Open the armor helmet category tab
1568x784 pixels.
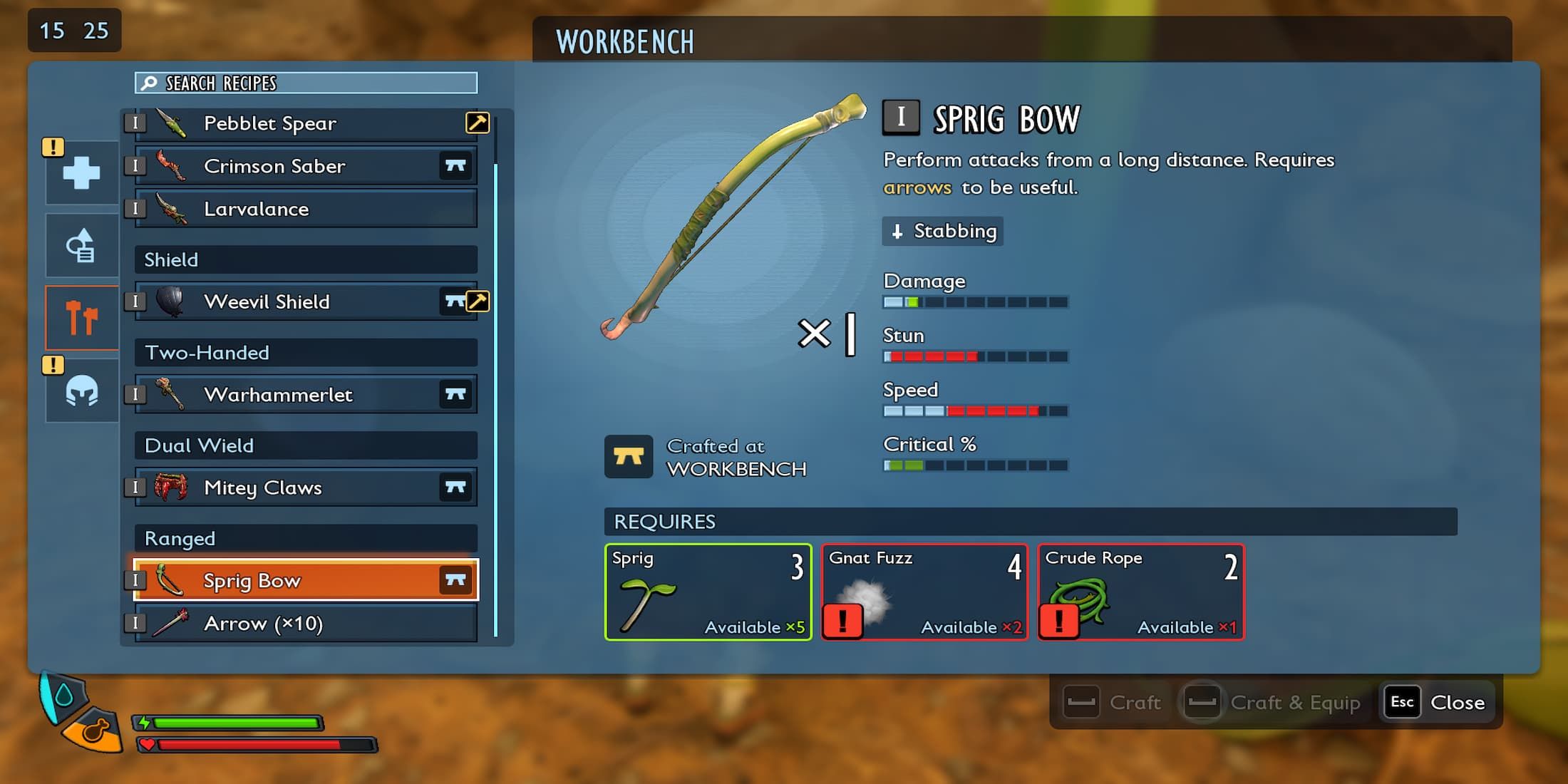(x=82, y=391)
